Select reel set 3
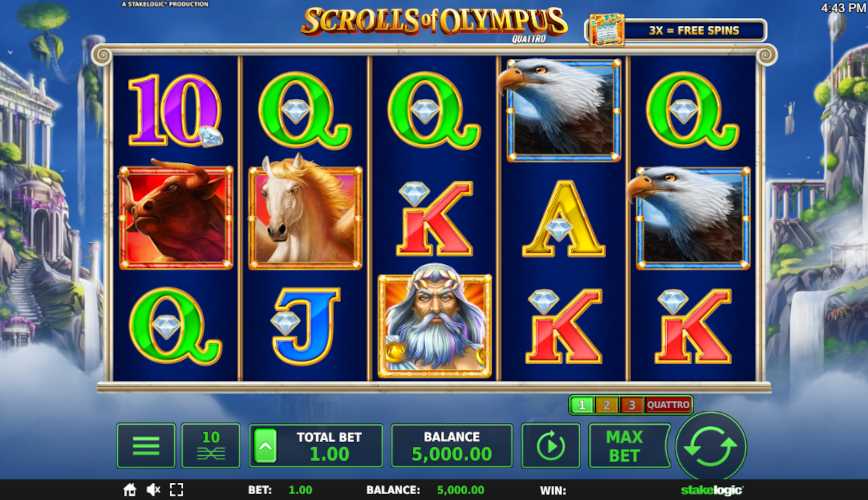This screenshot has height=500, width=868. (x=630, y=405)
